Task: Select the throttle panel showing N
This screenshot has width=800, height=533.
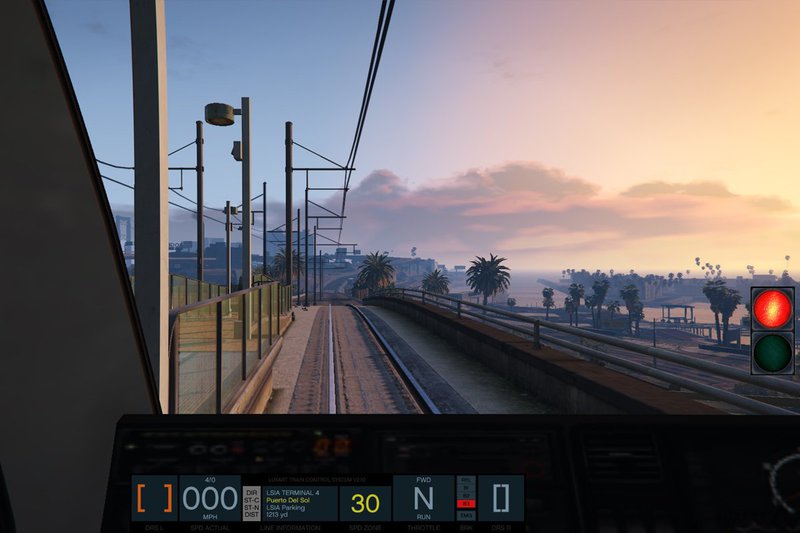Action: [x=423, y=498]
